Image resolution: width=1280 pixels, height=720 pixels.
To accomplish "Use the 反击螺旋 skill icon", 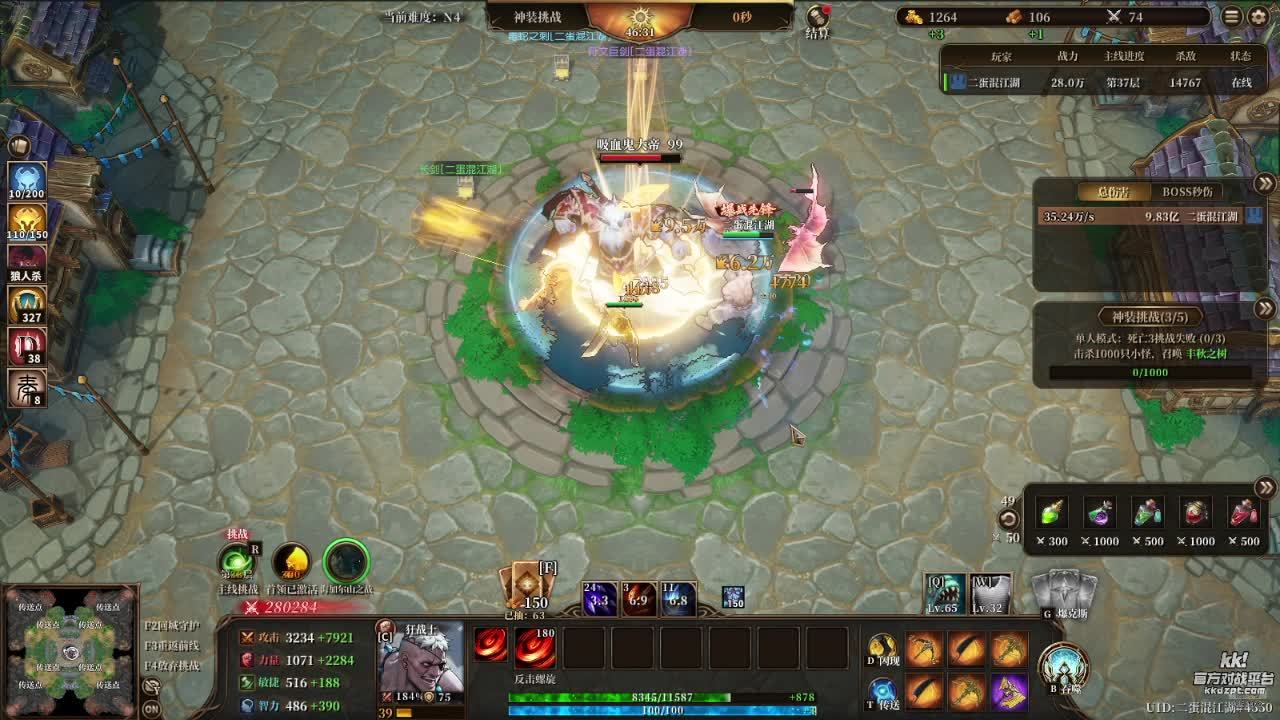I will [x=535, y=647].
